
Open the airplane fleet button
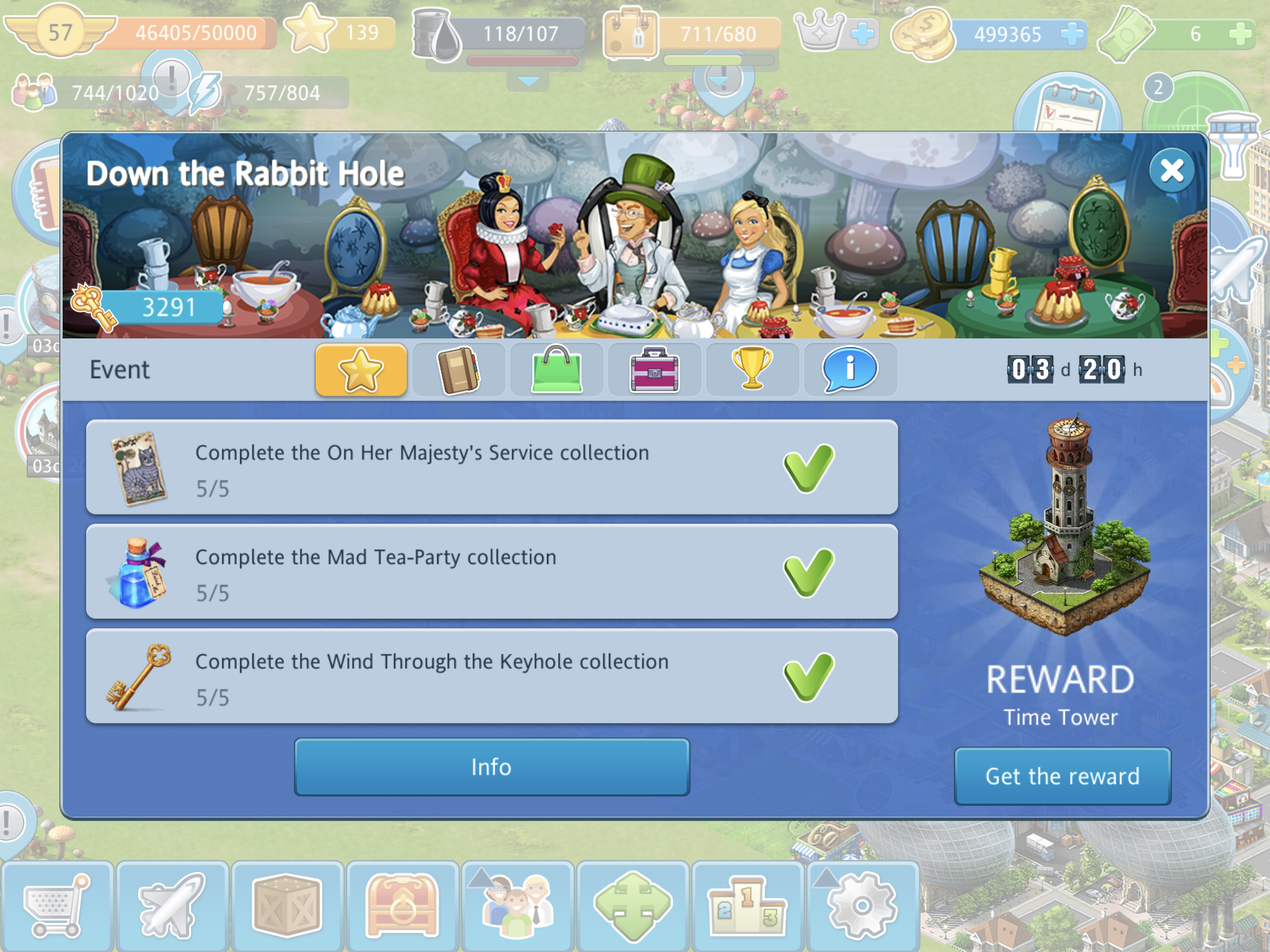[x=172, y=906]
